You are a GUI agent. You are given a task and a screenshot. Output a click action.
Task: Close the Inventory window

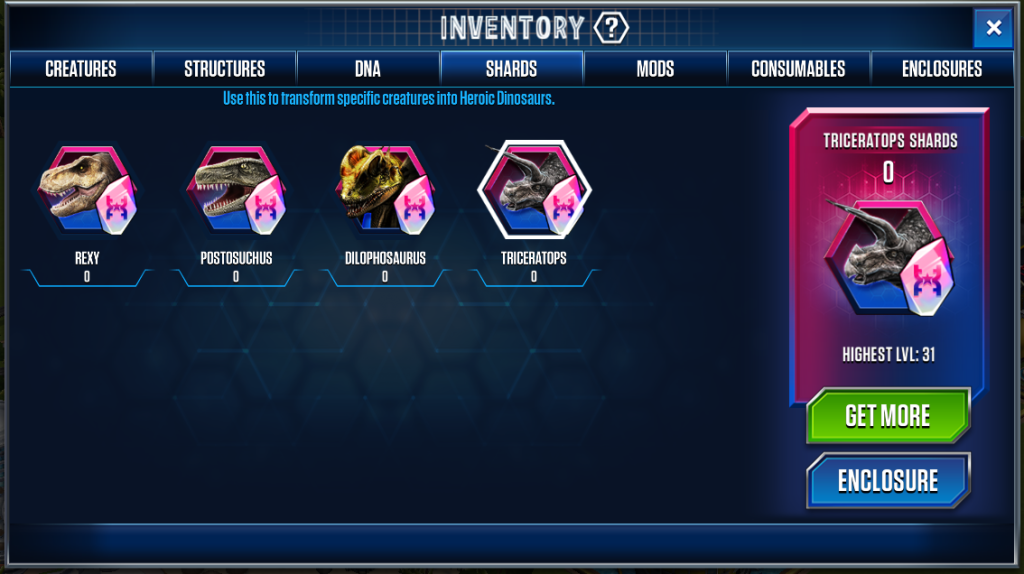993,28
